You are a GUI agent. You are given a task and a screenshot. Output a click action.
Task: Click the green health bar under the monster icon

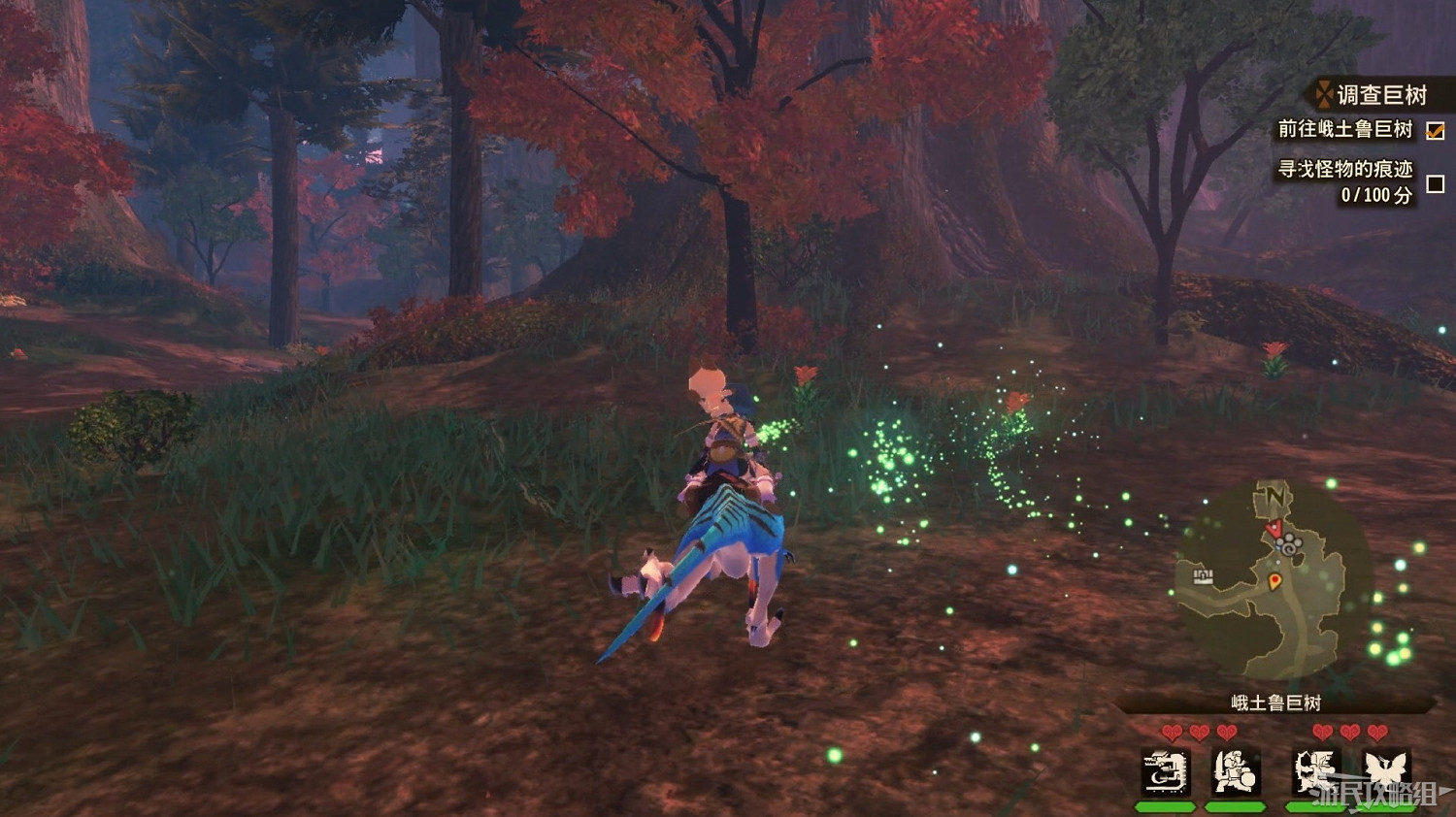1165,805
